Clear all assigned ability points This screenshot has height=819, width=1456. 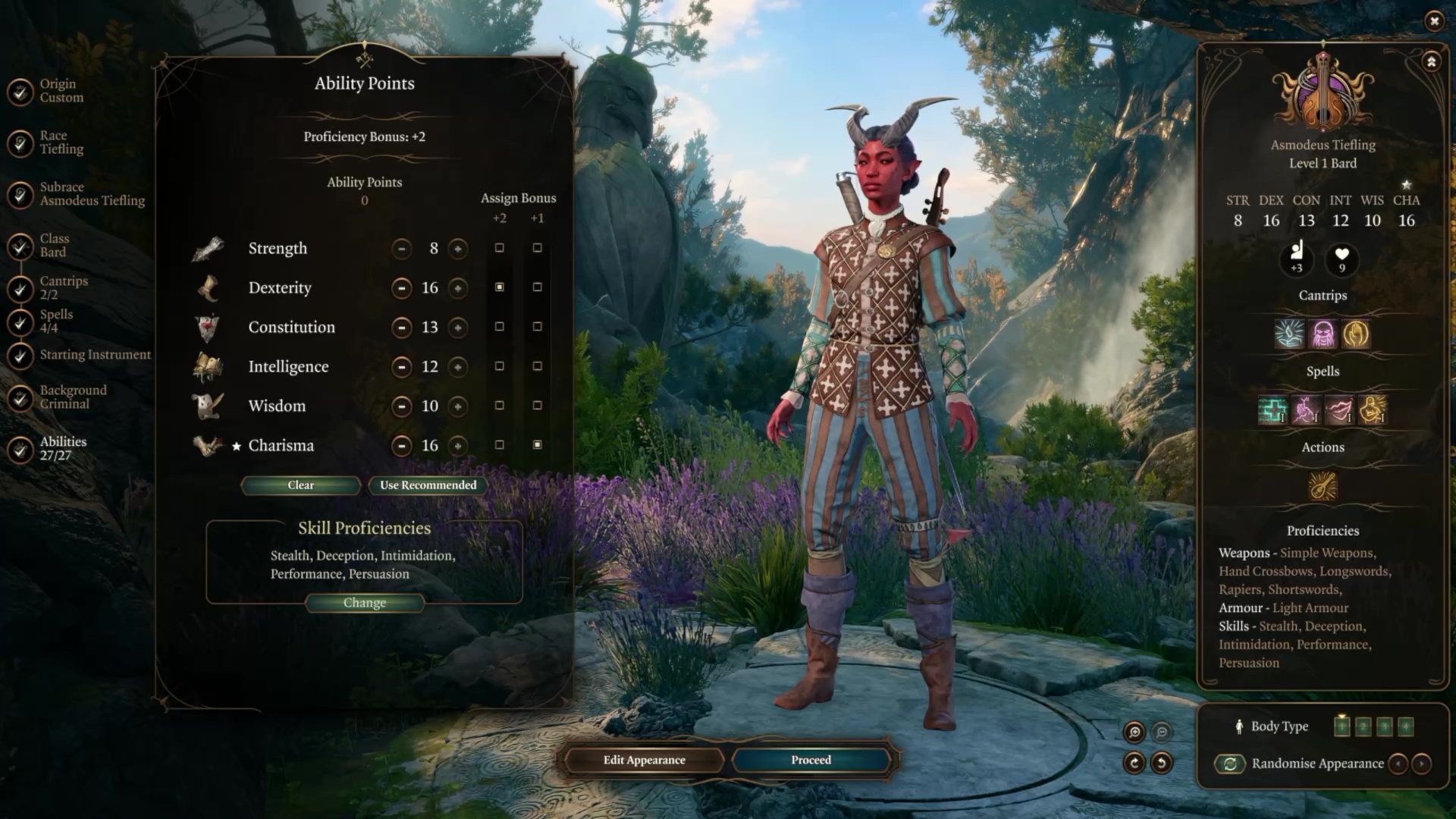pyautogui.click(x=300, y=485)
